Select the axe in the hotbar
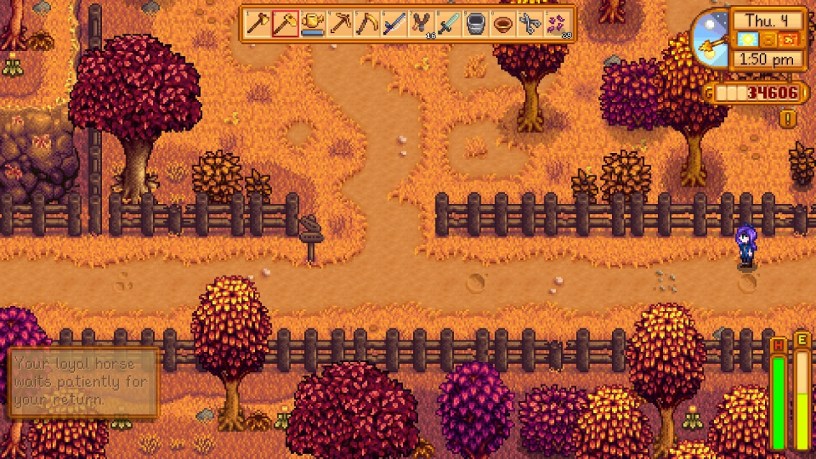816x459 pixels. coord(259,23)
